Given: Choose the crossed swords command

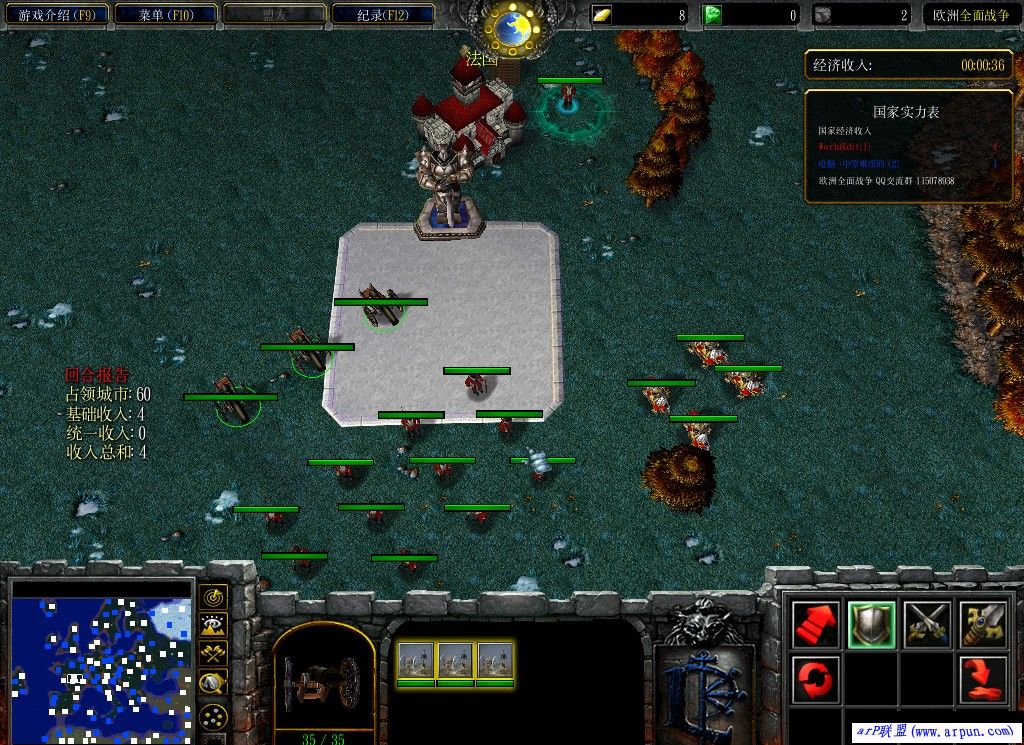Looking at the screenshot, I should point(927,624).
